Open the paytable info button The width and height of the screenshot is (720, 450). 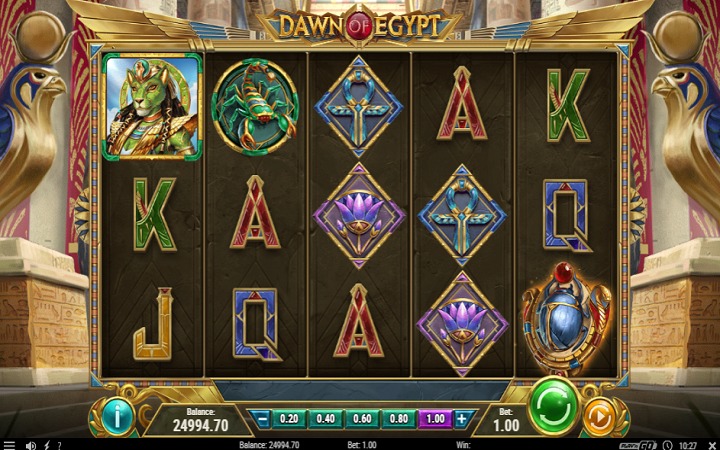117,415
